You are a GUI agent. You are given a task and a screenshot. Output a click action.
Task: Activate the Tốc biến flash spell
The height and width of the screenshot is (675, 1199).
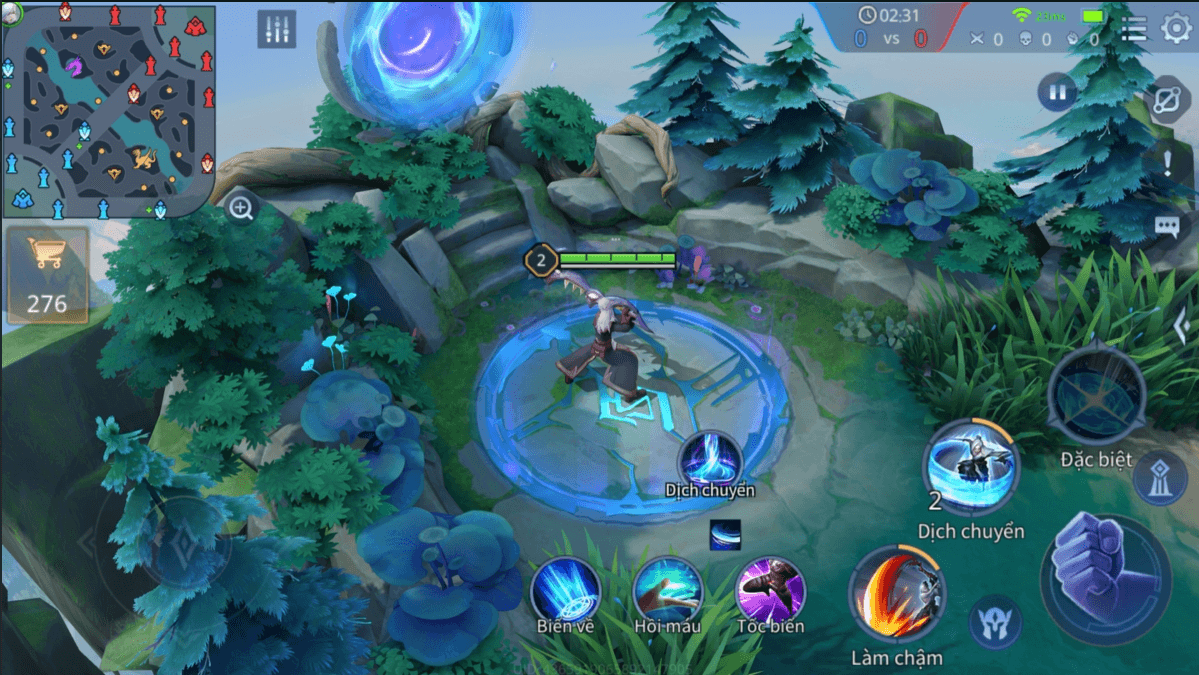coord(770,591)
